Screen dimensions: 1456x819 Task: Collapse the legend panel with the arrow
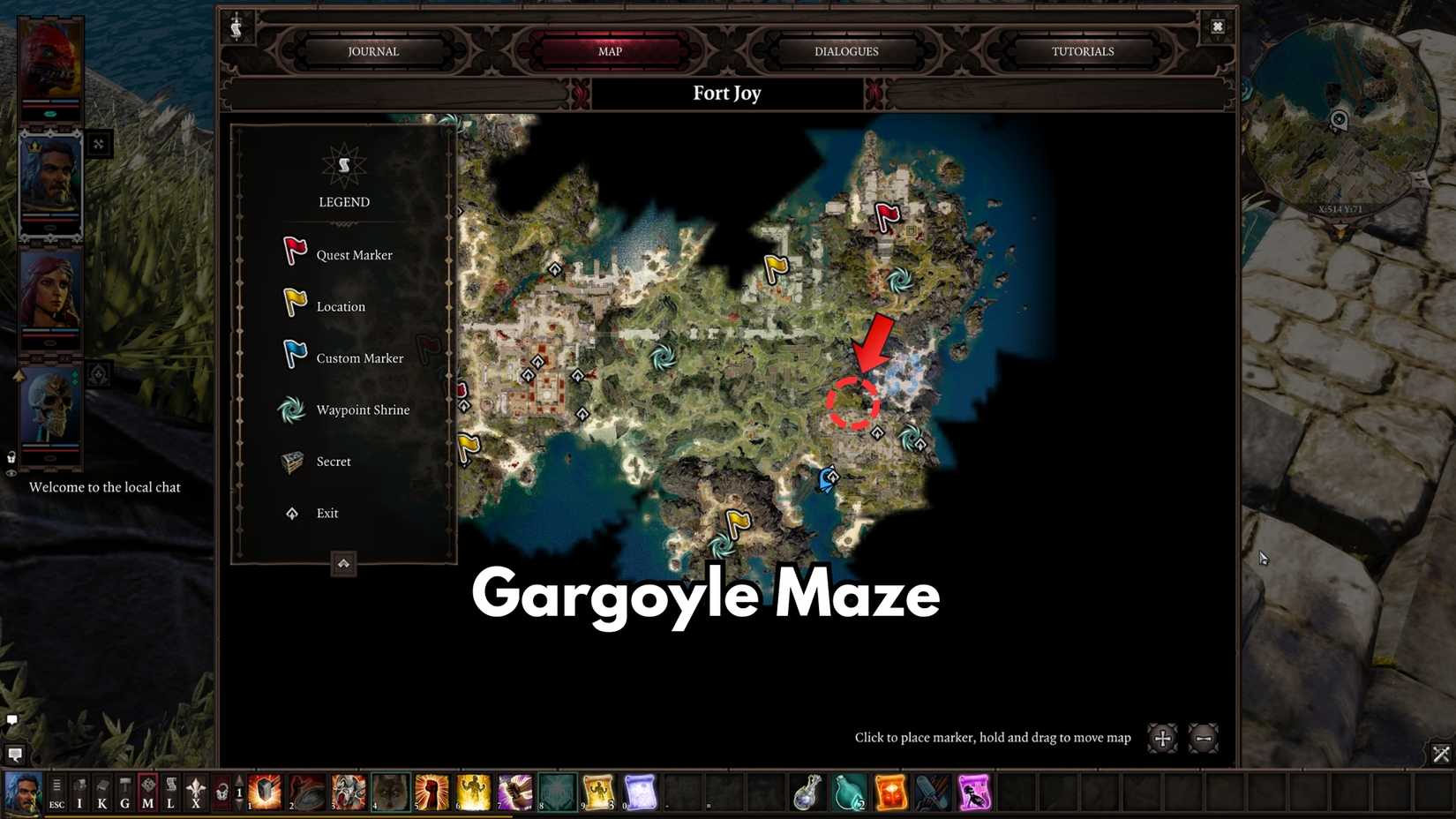343,564
